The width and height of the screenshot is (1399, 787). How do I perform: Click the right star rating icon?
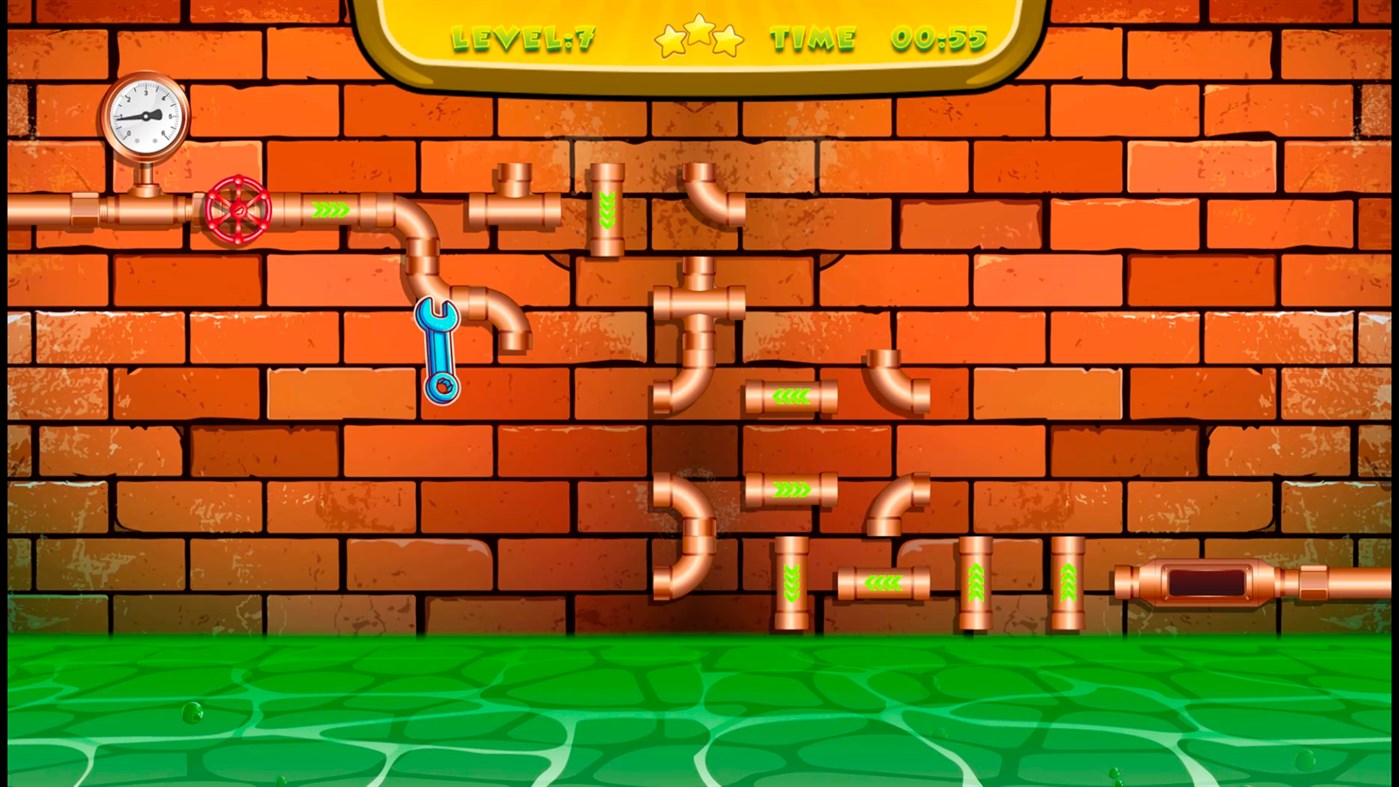pos(731,40)
